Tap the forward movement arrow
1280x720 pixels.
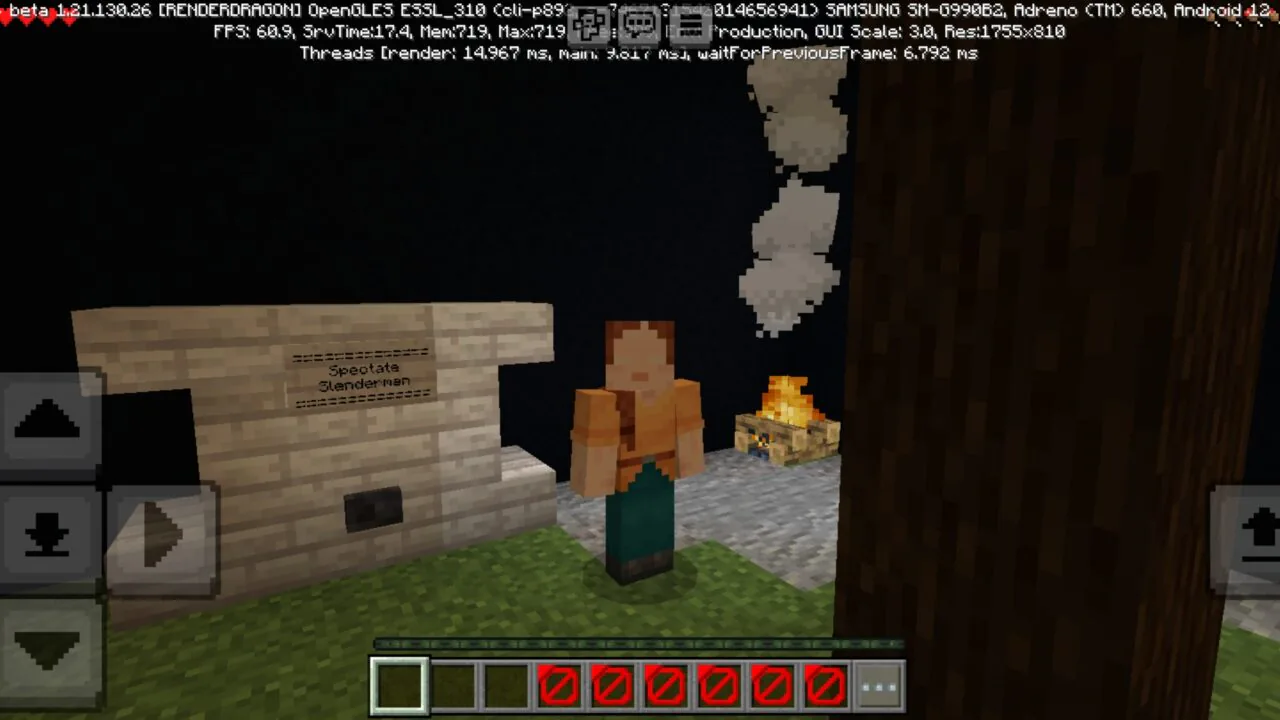tap(45, 420)
